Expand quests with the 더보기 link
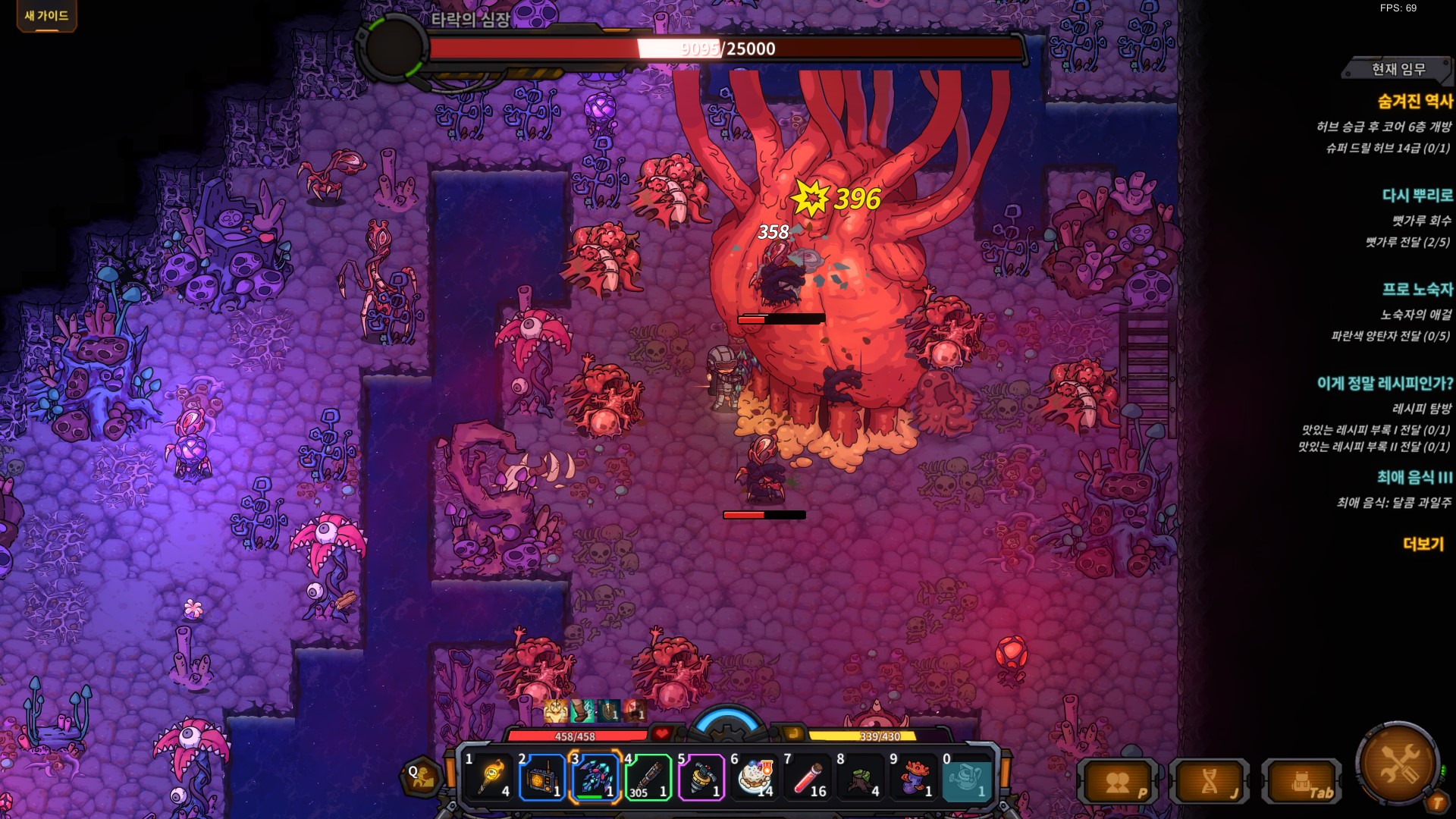Image resolution: width=1456 pixels, height=819 pixels. pyautogui.click(x=1423, y=544)
